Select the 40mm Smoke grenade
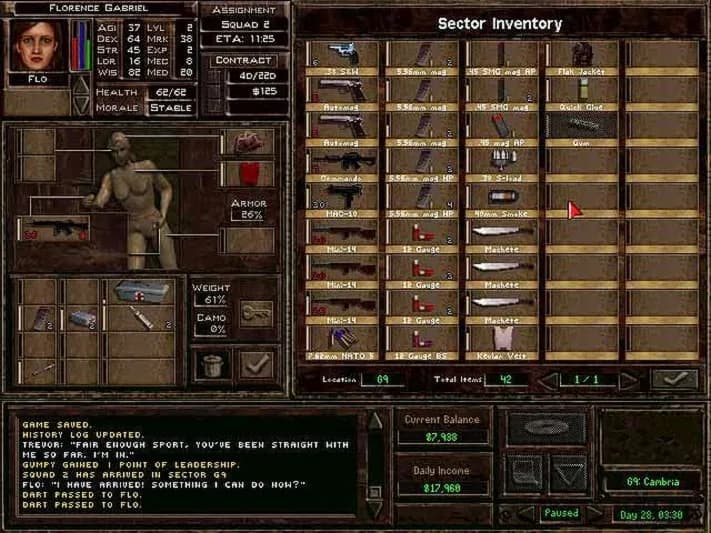 point(501,195)
